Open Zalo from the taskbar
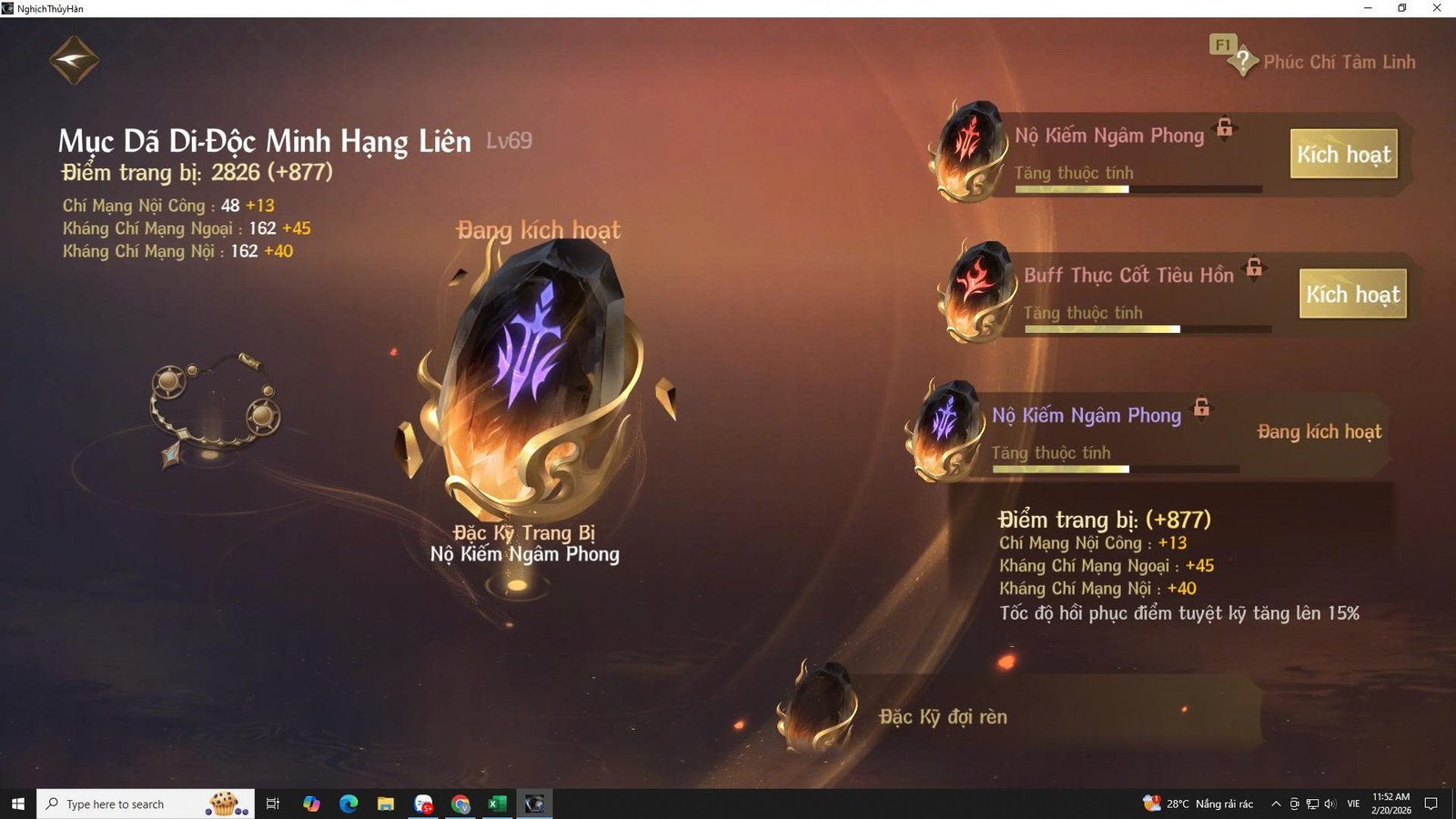The width and height of the screenshot is (1456, 819). point(422,804)
